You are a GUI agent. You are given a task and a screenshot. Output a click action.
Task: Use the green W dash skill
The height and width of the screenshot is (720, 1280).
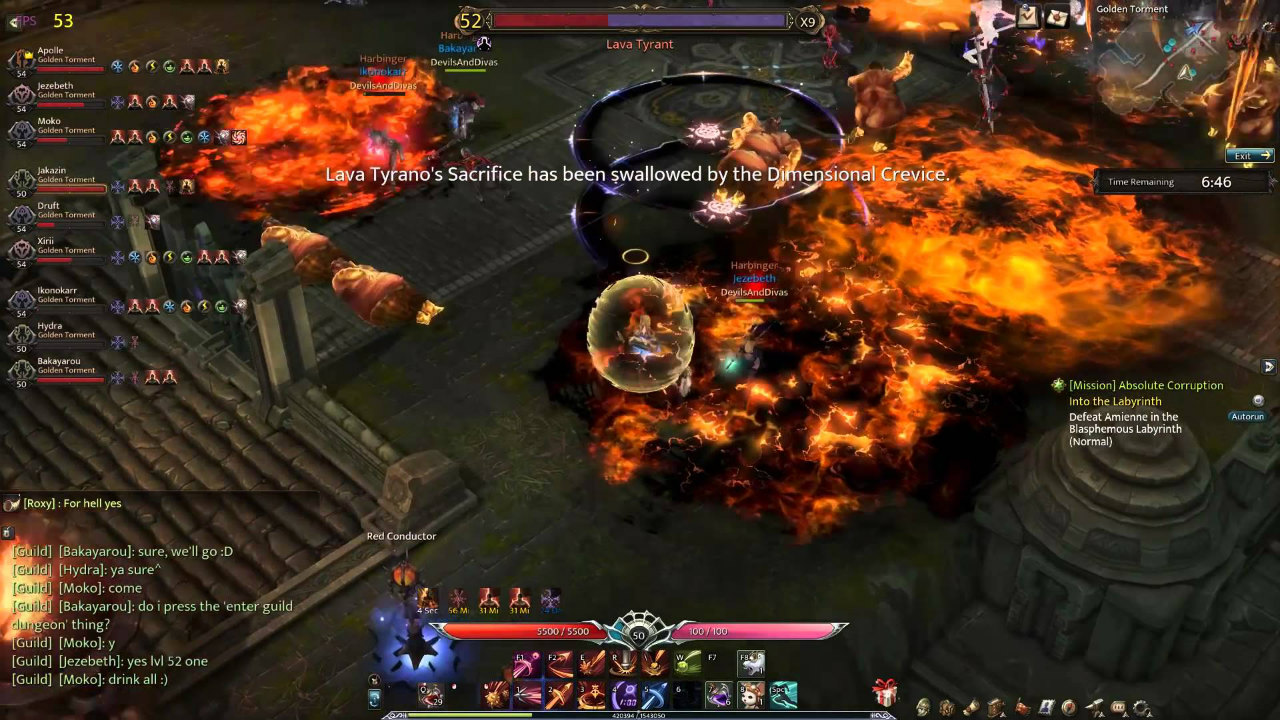pyautogui.click(x=687, y=663)
